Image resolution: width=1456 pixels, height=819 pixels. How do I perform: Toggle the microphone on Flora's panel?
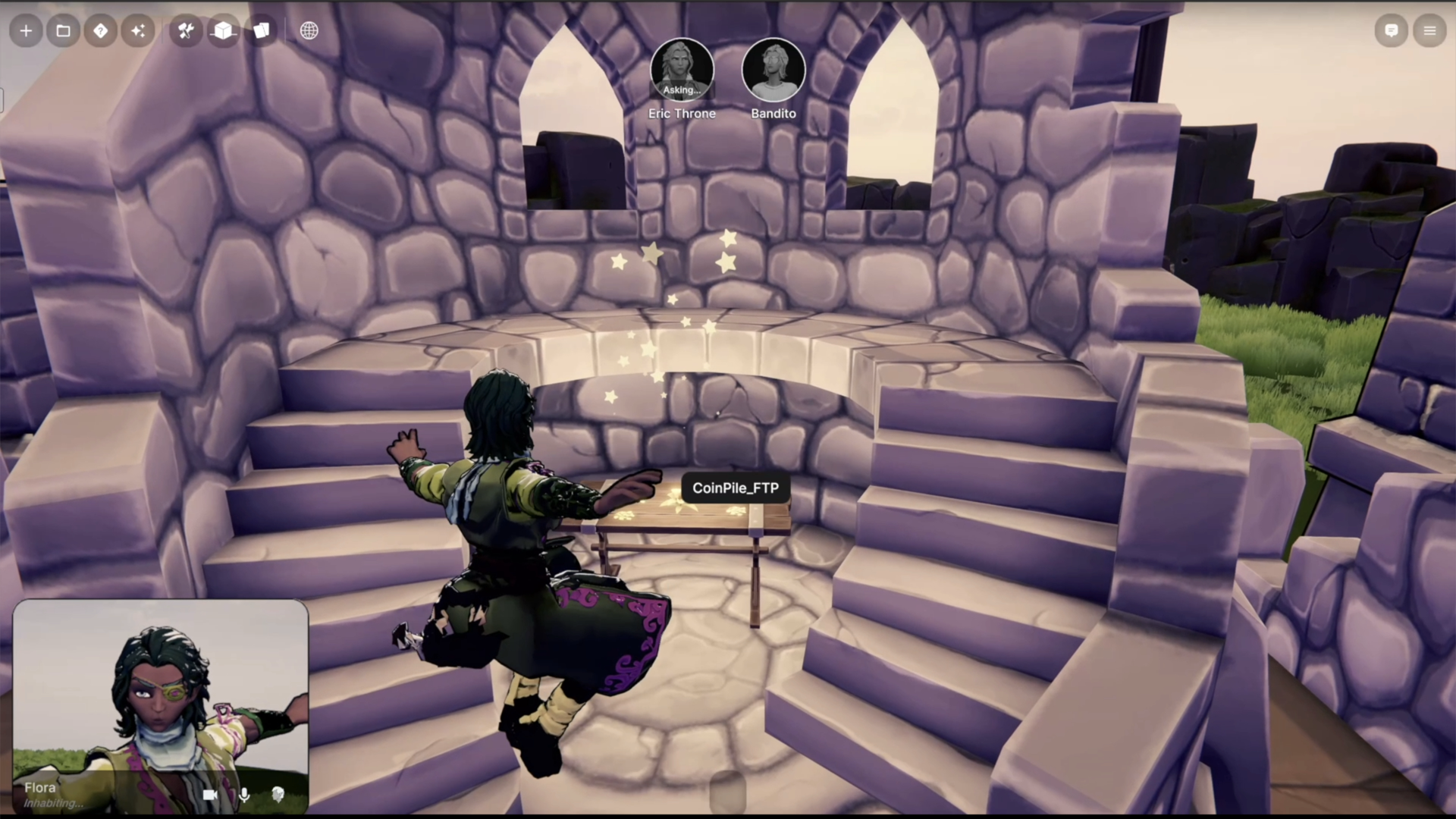point(244,795)
